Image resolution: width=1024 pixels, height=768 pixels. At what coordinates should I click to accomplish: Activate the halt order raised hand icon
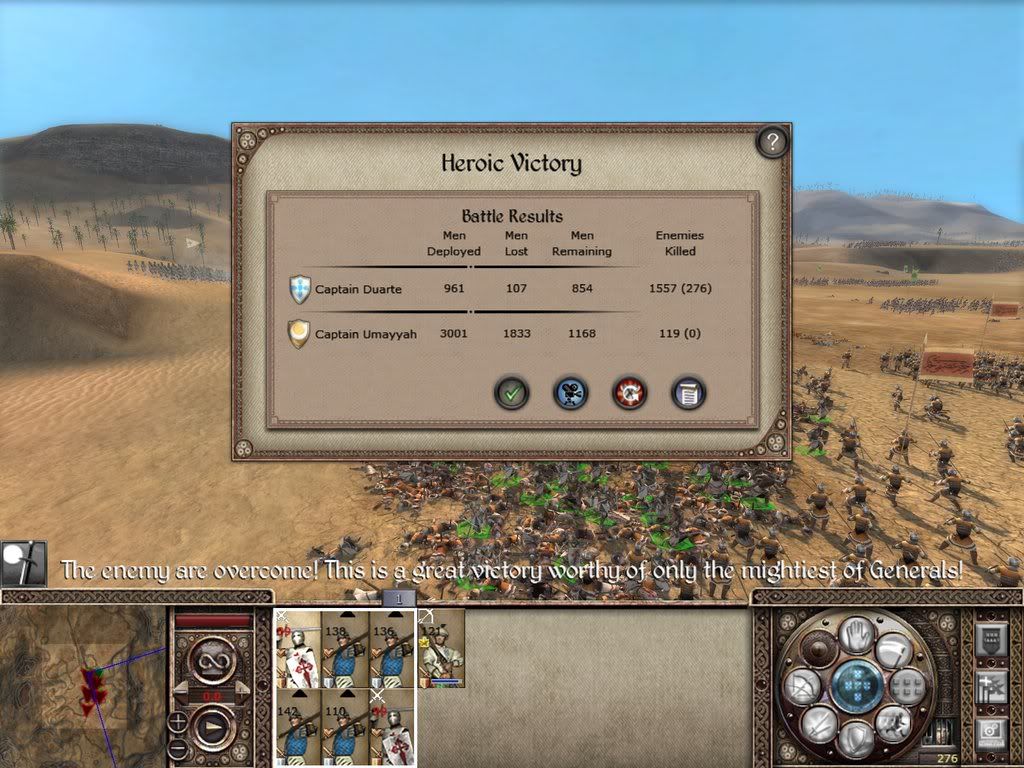coord(856,633)
